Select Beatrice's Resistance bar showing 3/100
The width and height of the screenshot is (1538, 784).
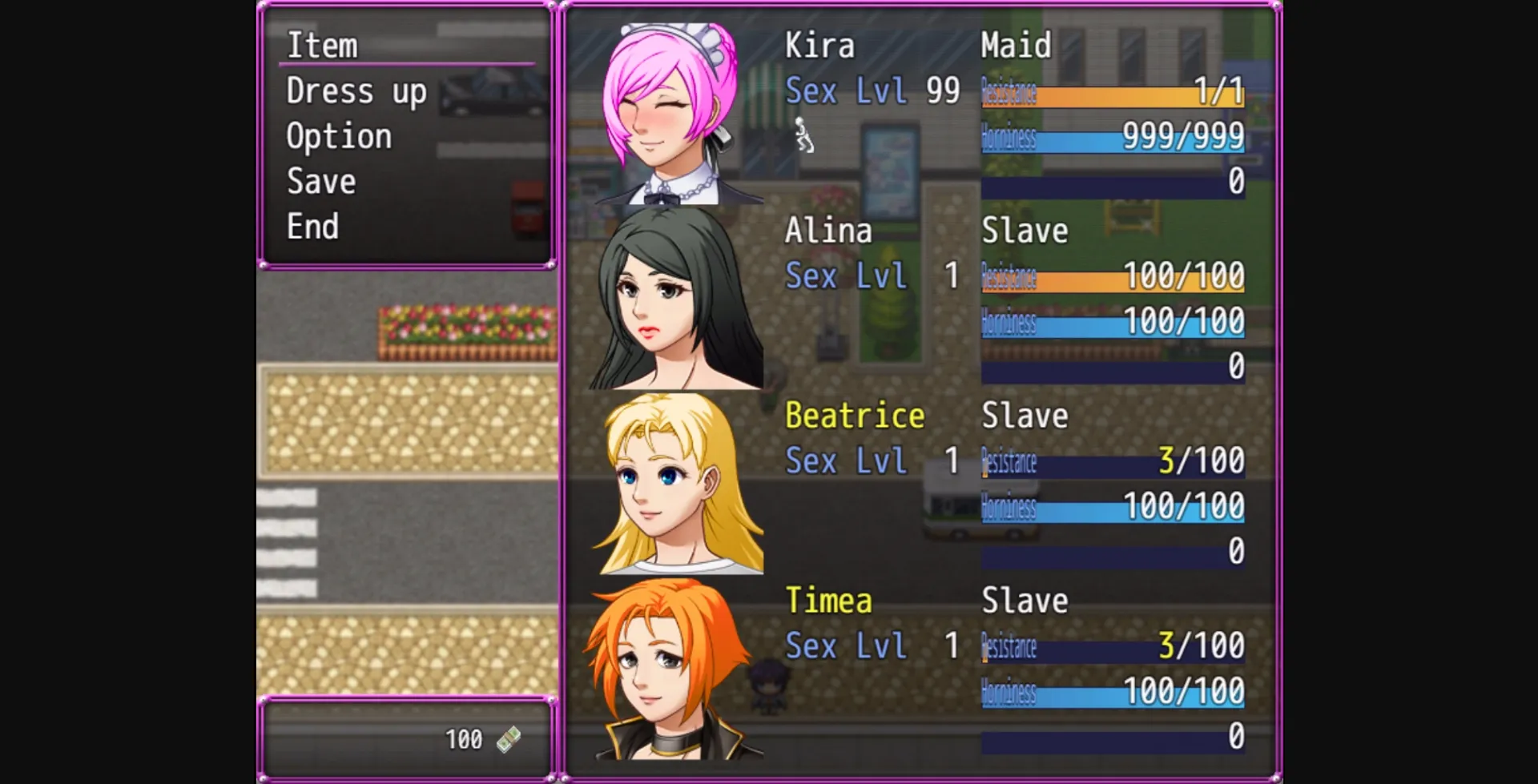click(x=1112, y=460)
